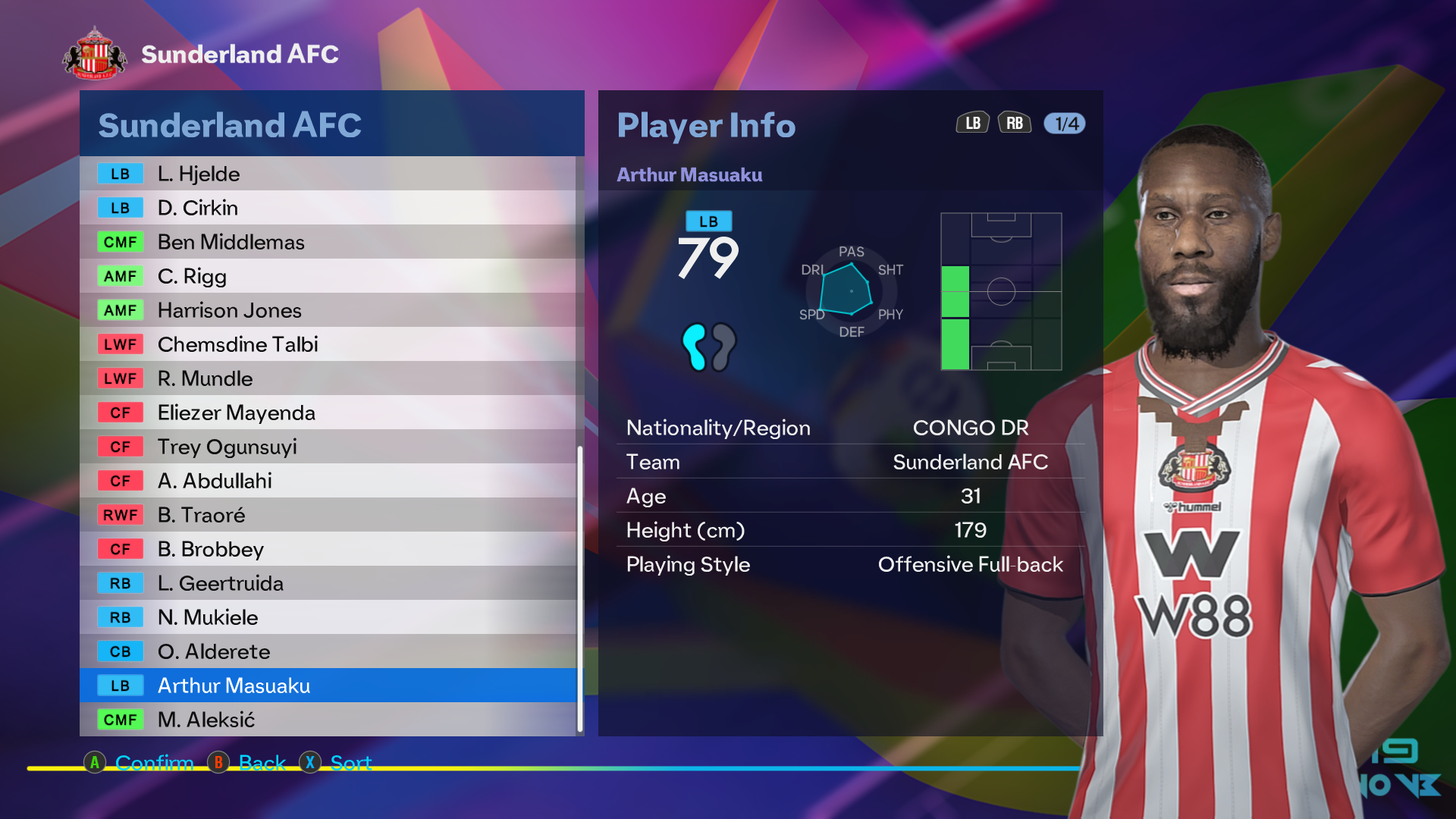Choose Chemsdine Talbi from the squad
Image resolution: width=1456 pixels, height=819 pixels.
(328, 344)
